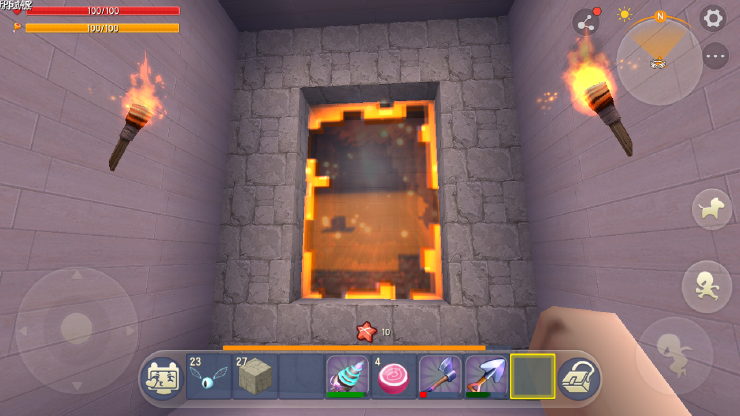Screen dimensions: 740x416
Task: Open the three-dots more options menu
Action: click(x=714, y=55)
